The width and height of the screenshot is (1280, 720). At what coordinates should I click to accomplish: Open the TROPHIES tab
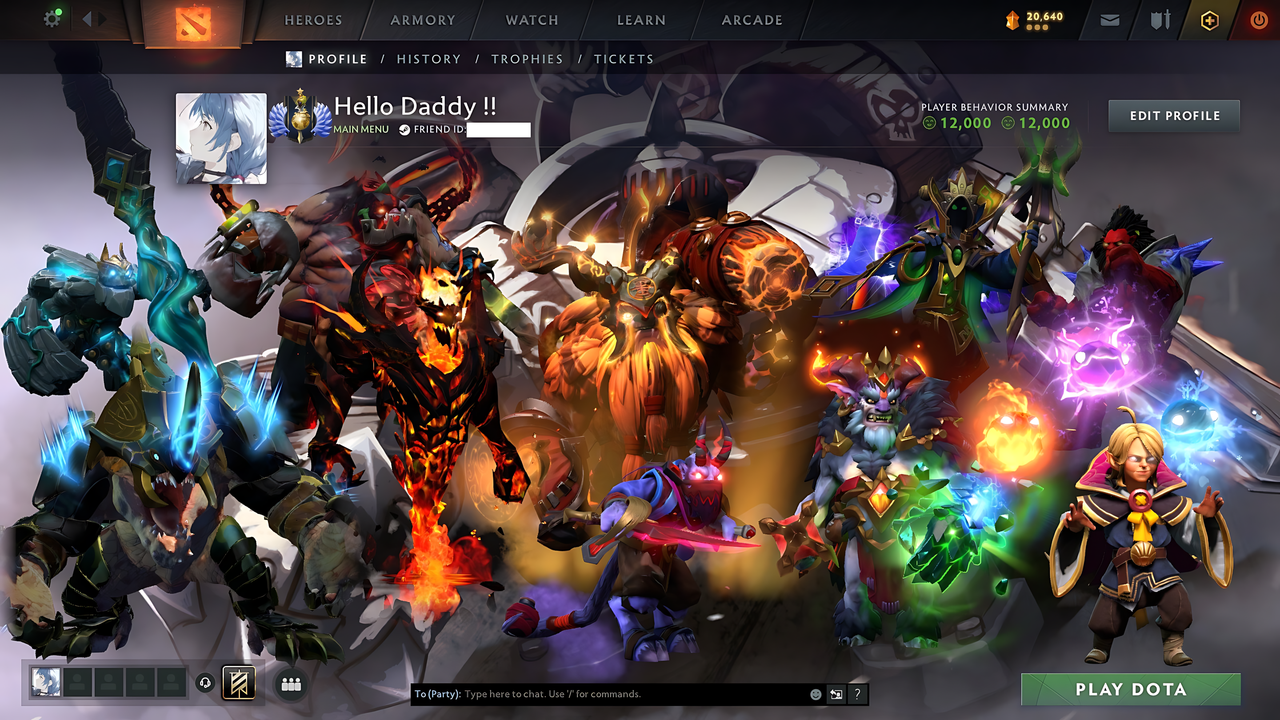pyautogui.click(x=528, y=59)
